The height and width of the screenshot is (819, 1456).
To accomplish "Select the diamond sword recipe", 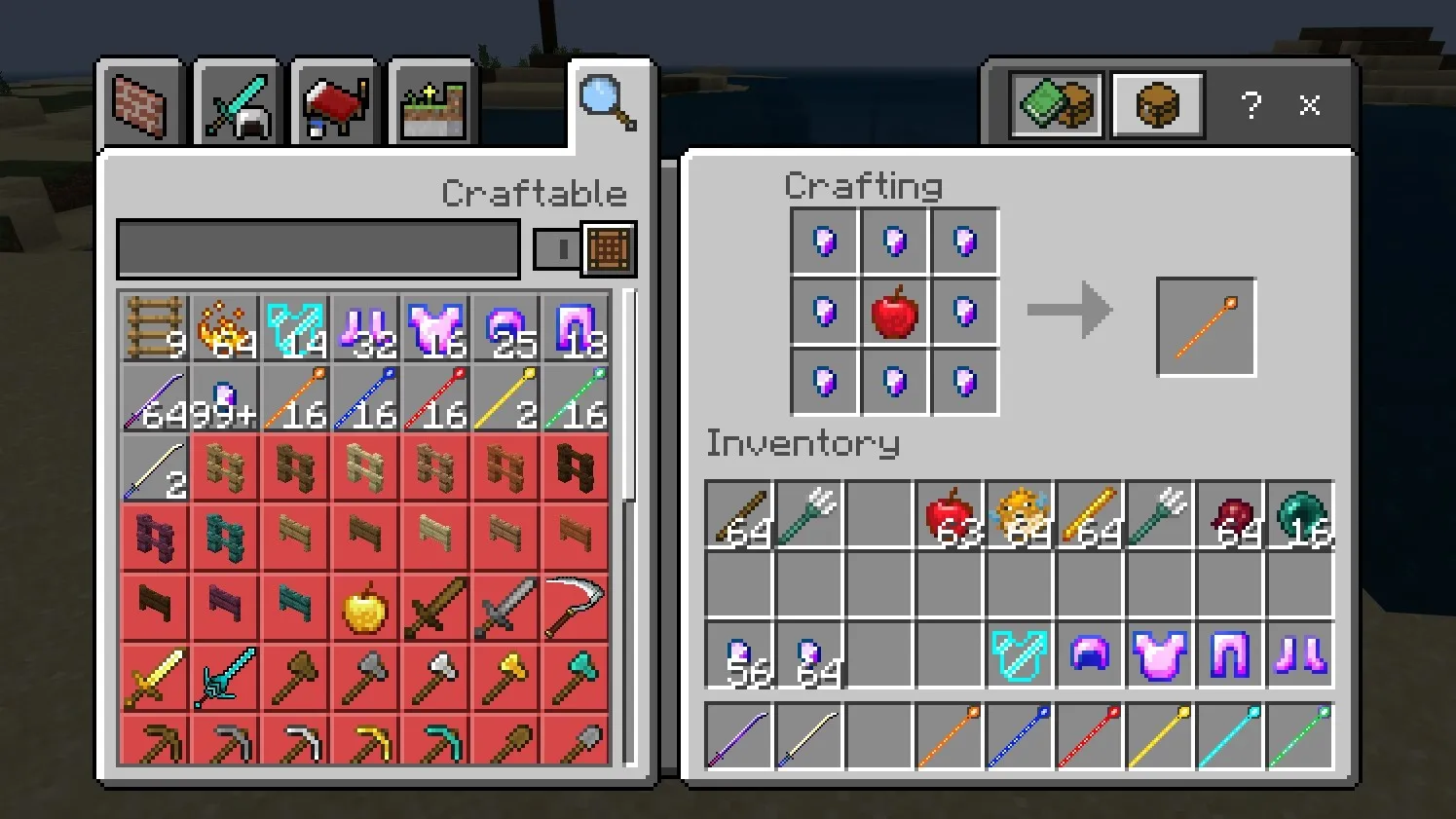I will (x=224, y=676).
